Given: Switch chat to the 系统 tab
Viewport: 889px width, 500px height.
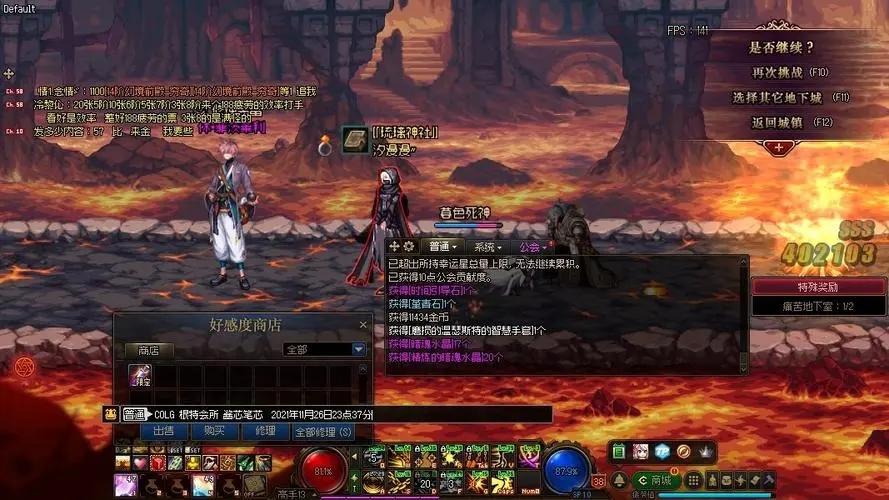Looking at the screenshot, I should (486, 246).
